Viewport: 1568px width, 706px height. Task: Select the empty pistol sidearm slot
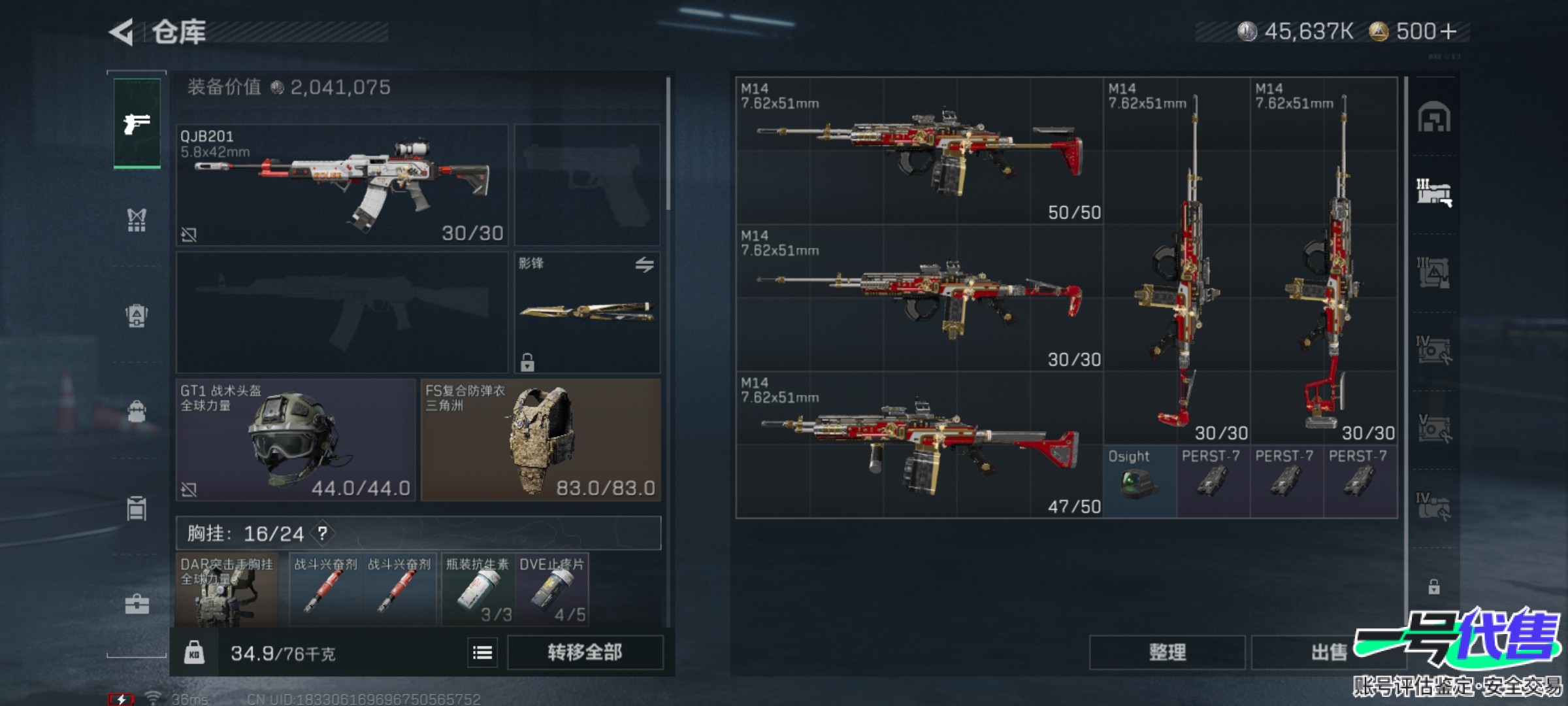pos(587,185)
